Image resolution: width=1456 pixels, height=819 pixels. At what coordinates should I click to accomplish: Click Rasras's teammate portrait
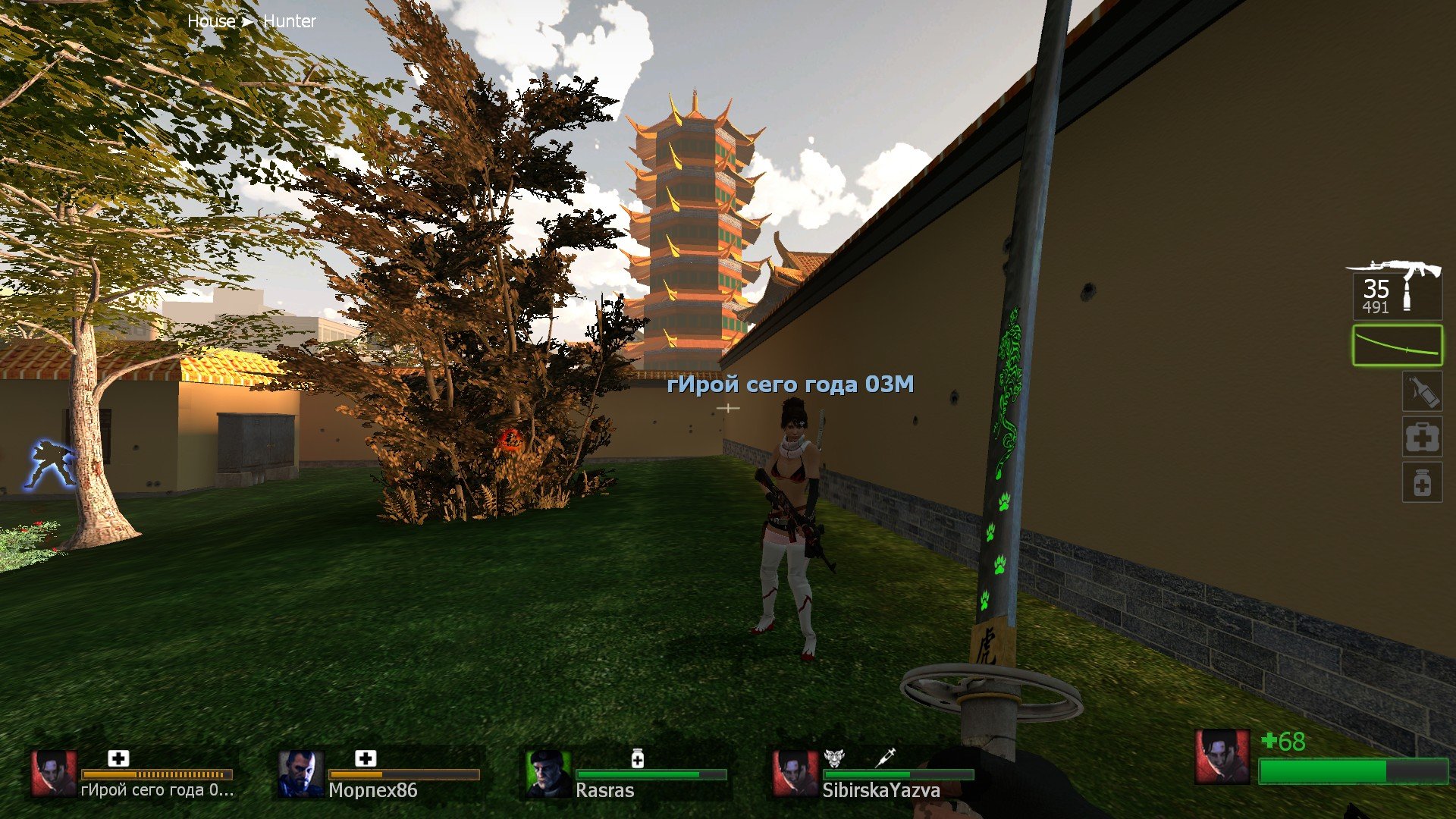point(548,773)
